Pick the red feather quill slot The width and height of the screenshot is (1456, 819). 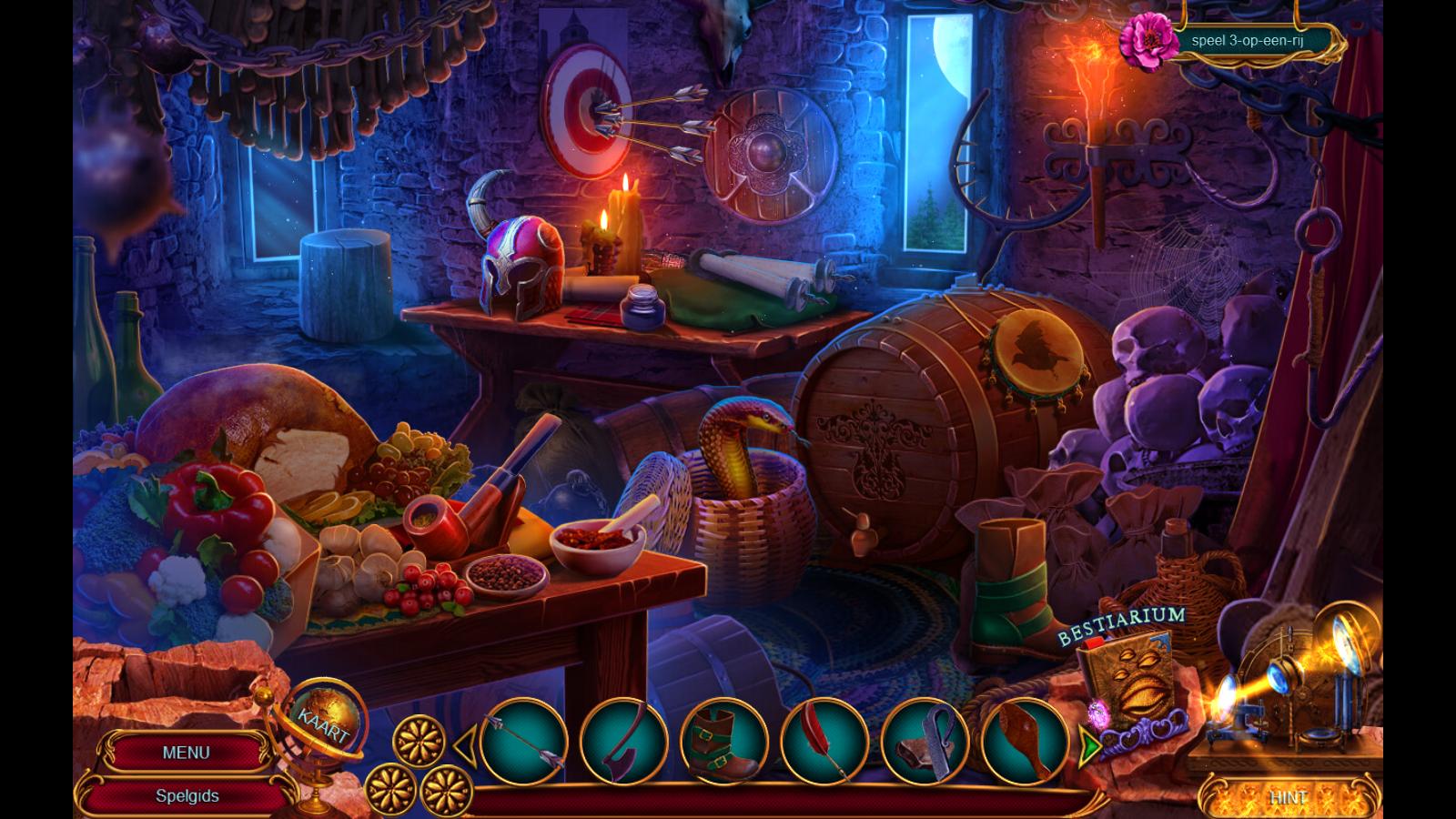coord(824,741)
